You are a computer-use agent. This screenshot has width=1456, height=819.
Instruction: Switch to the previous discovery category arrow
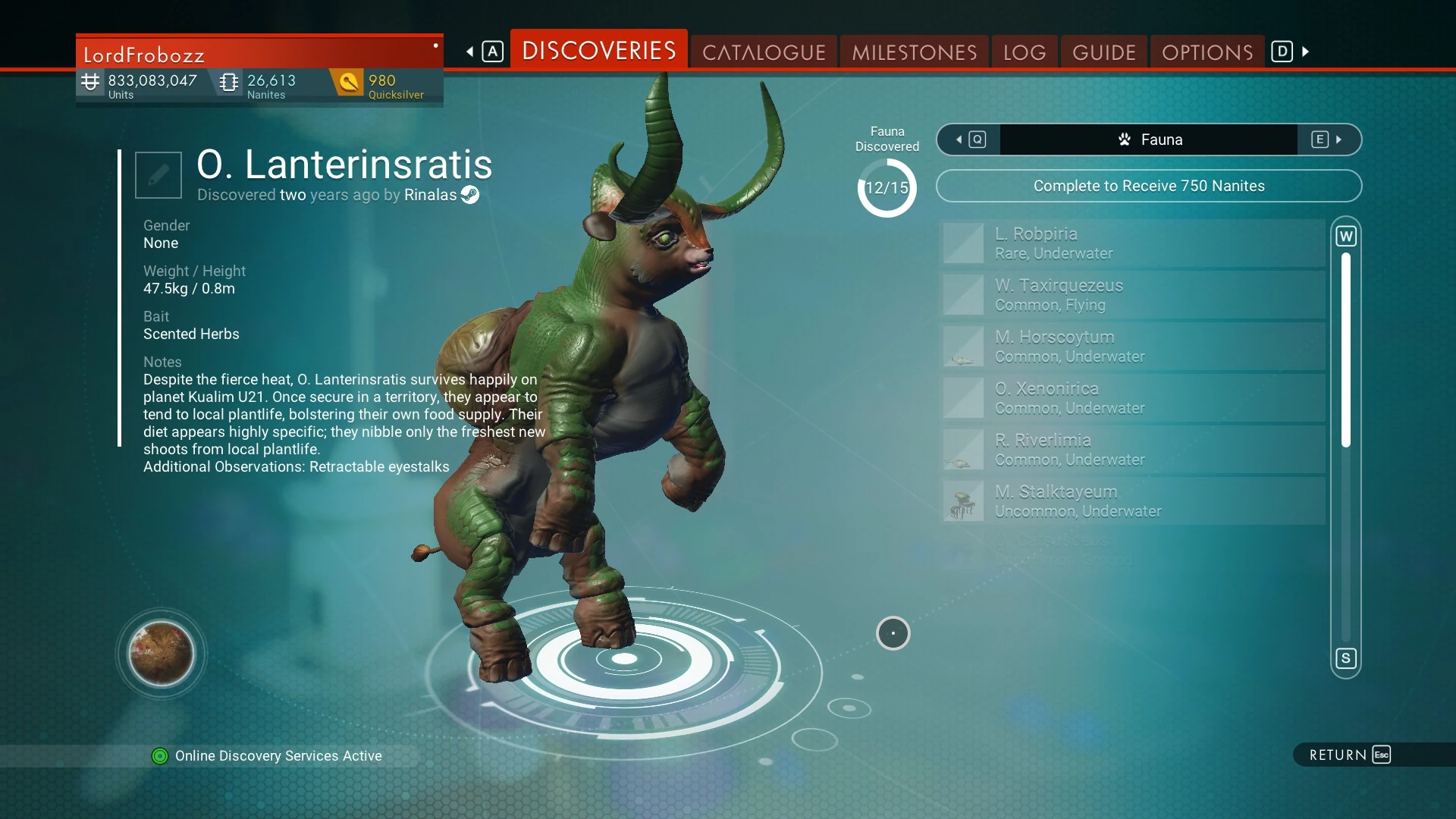(968, 140)
